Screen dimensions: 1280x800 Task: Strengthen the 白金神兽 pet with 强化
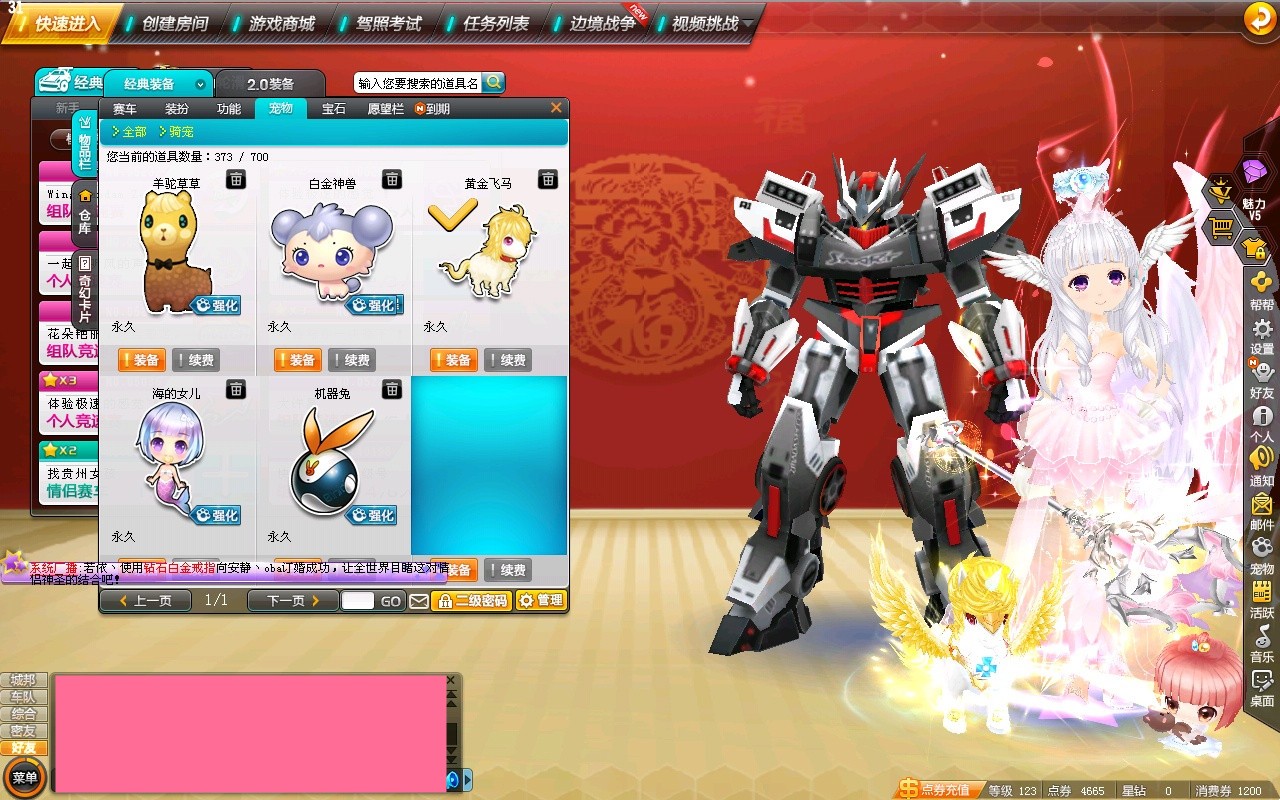[374, 305]
